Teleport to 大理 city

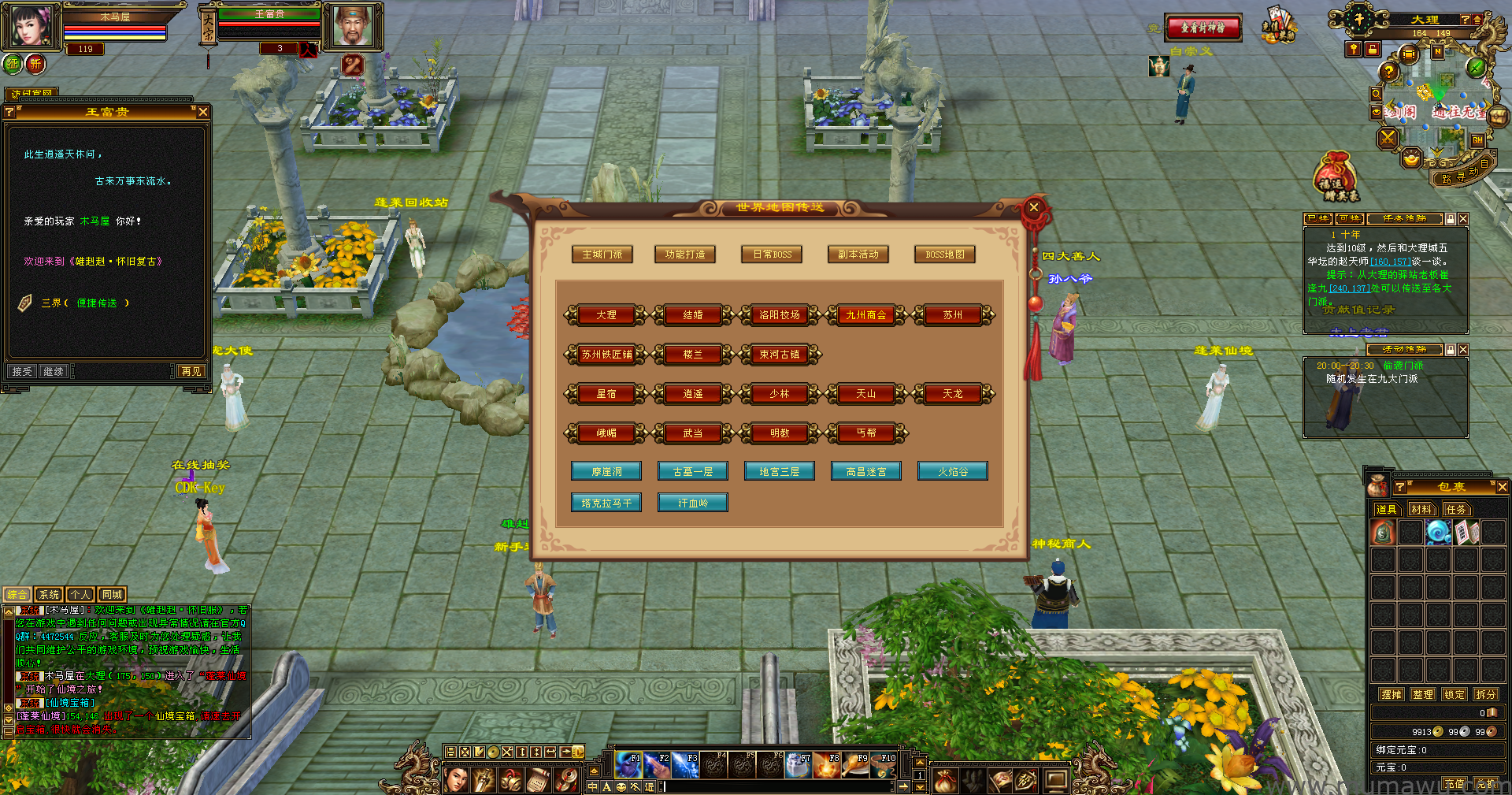[x=606, y=315]
